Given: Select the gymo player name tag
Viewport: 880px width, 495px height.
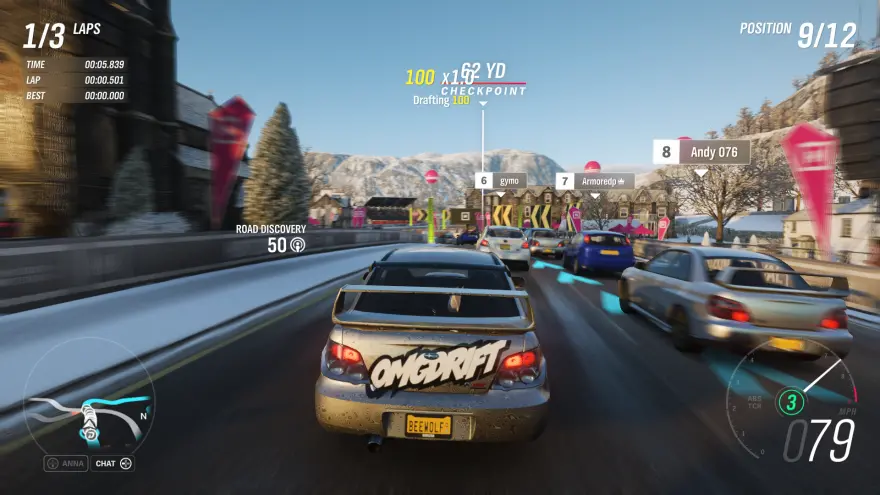Looking at the screenshot, I should pyautogui.click(x=501, y=181).
